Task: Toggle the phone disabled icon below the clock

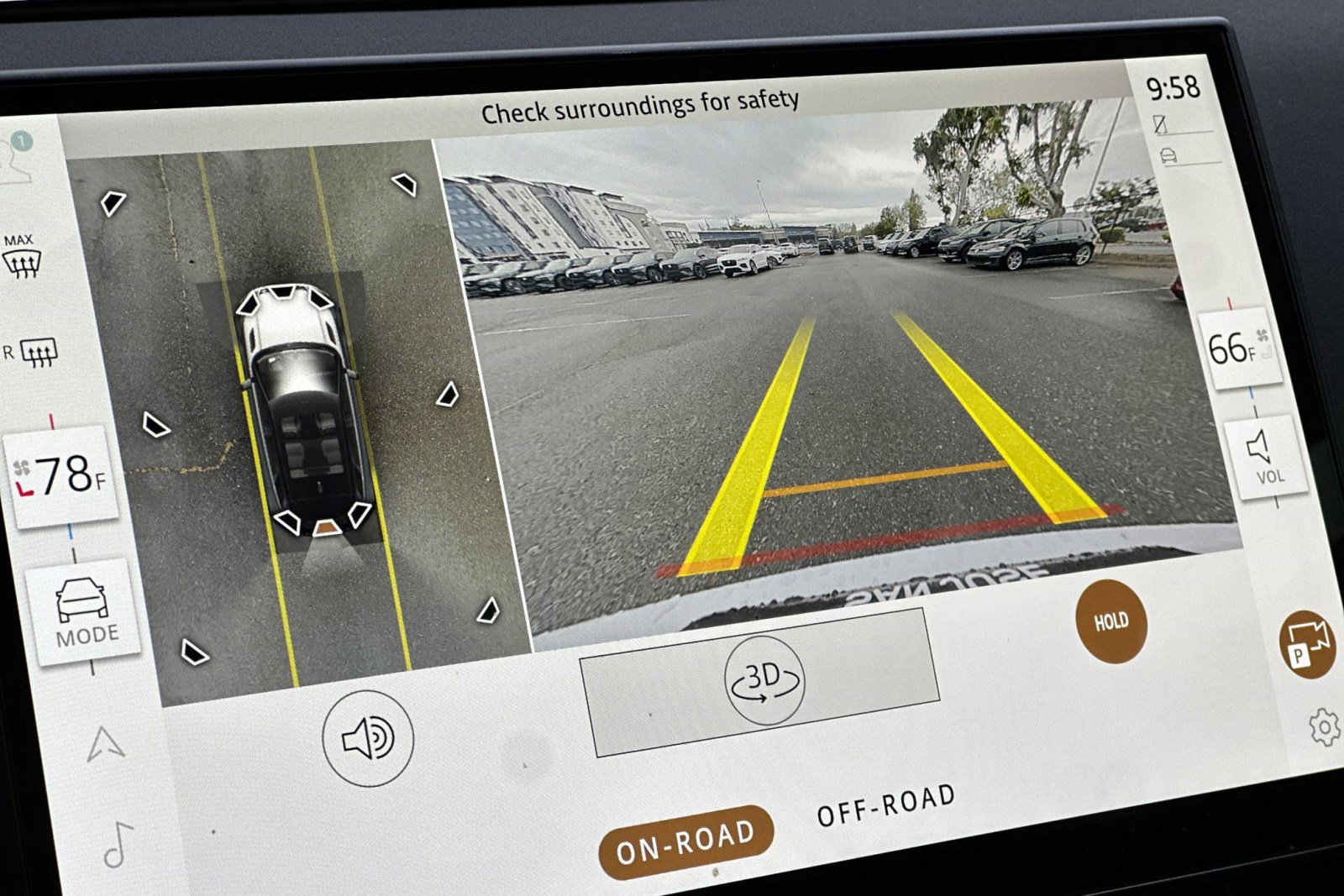Action: [1162, 123]
